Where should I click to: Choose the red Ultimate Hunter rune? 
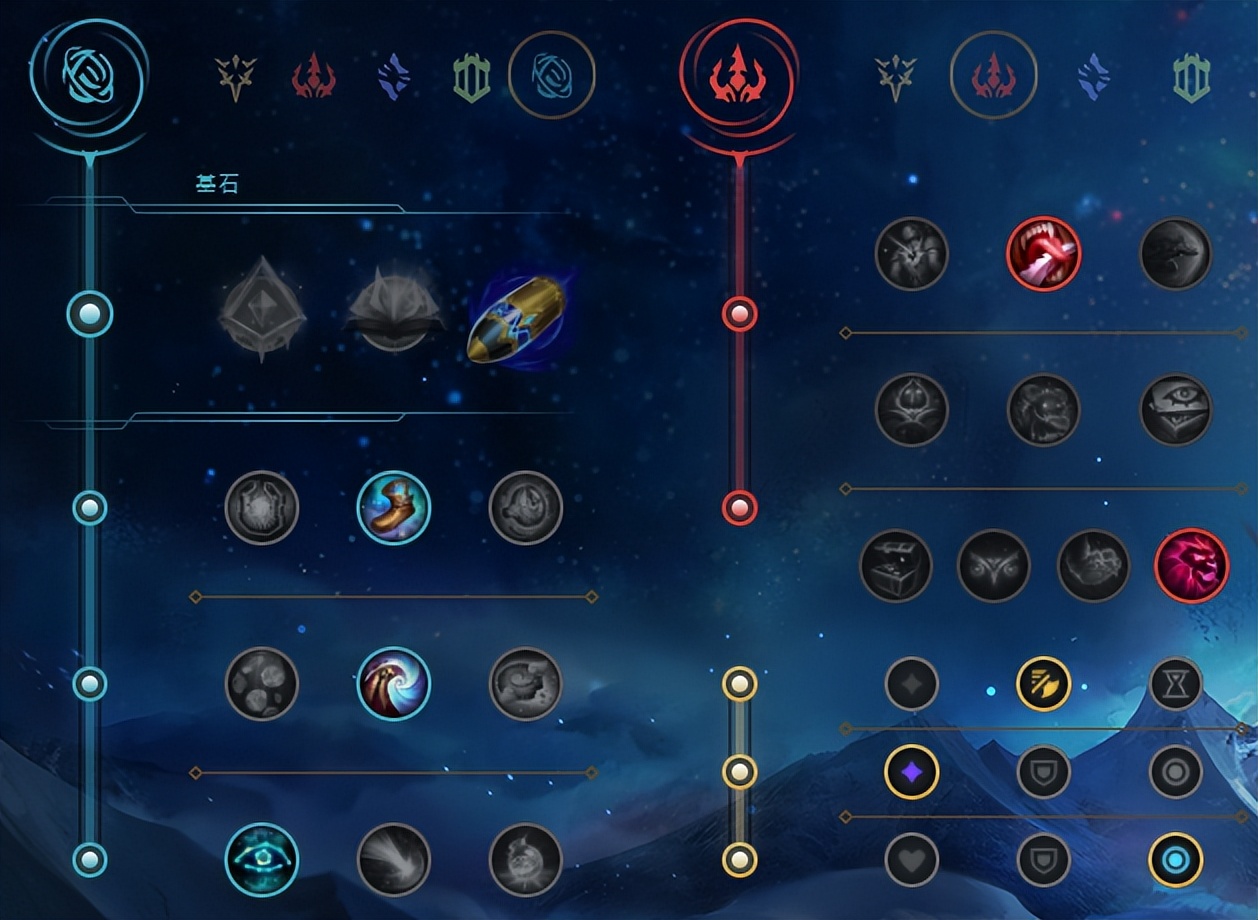point(1192,566)
